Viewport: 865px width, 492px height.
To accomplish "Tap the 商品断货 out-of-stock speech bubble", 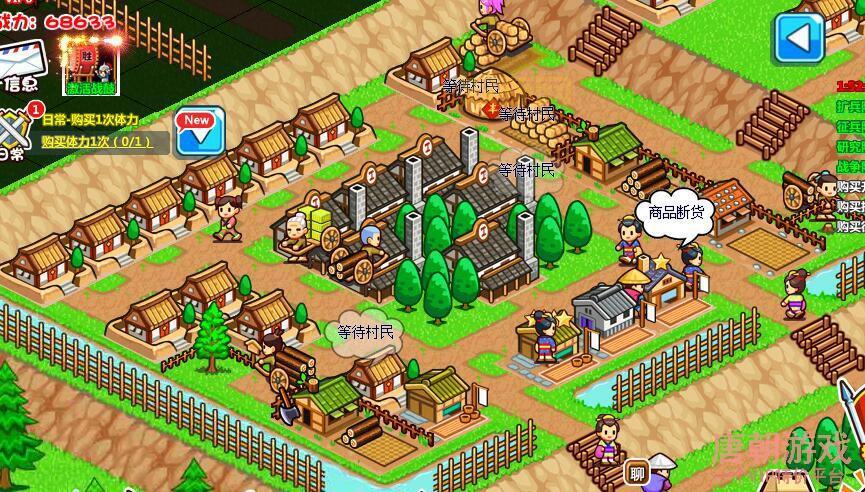I will 675,213.
